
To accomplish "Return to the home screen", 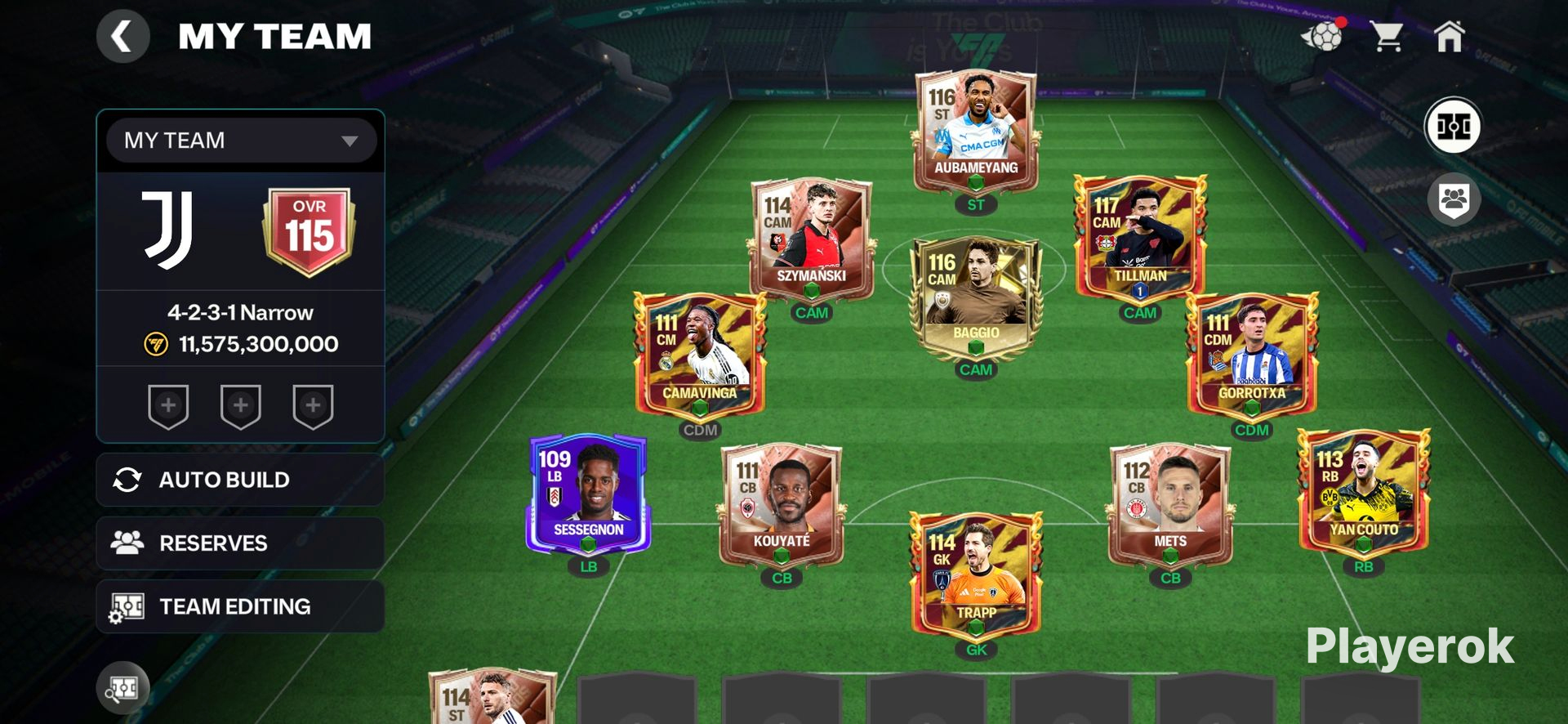I will (x=1450, y=37).
